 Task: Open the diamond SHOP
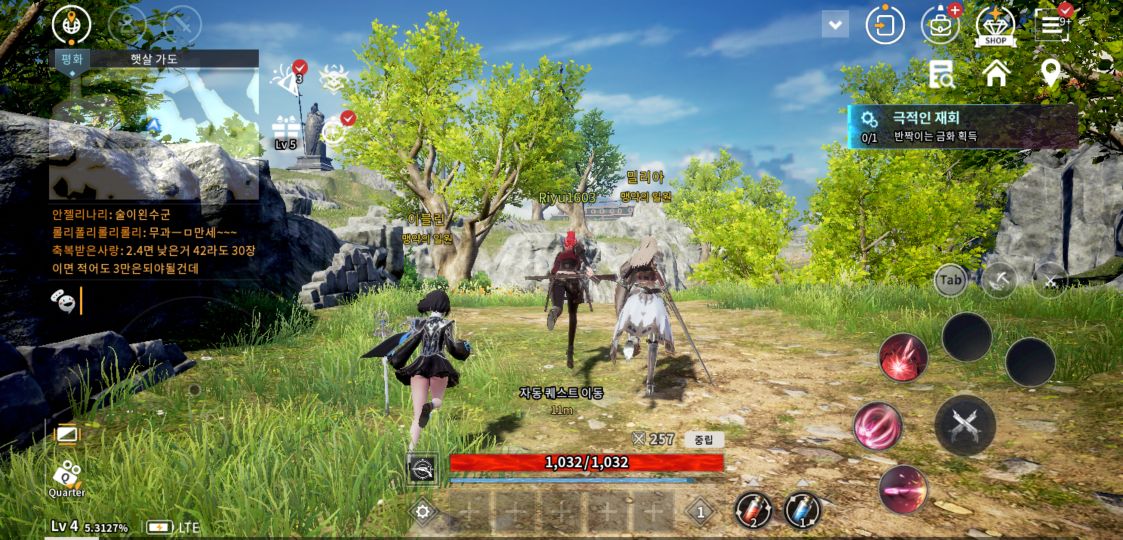[995, 25]
